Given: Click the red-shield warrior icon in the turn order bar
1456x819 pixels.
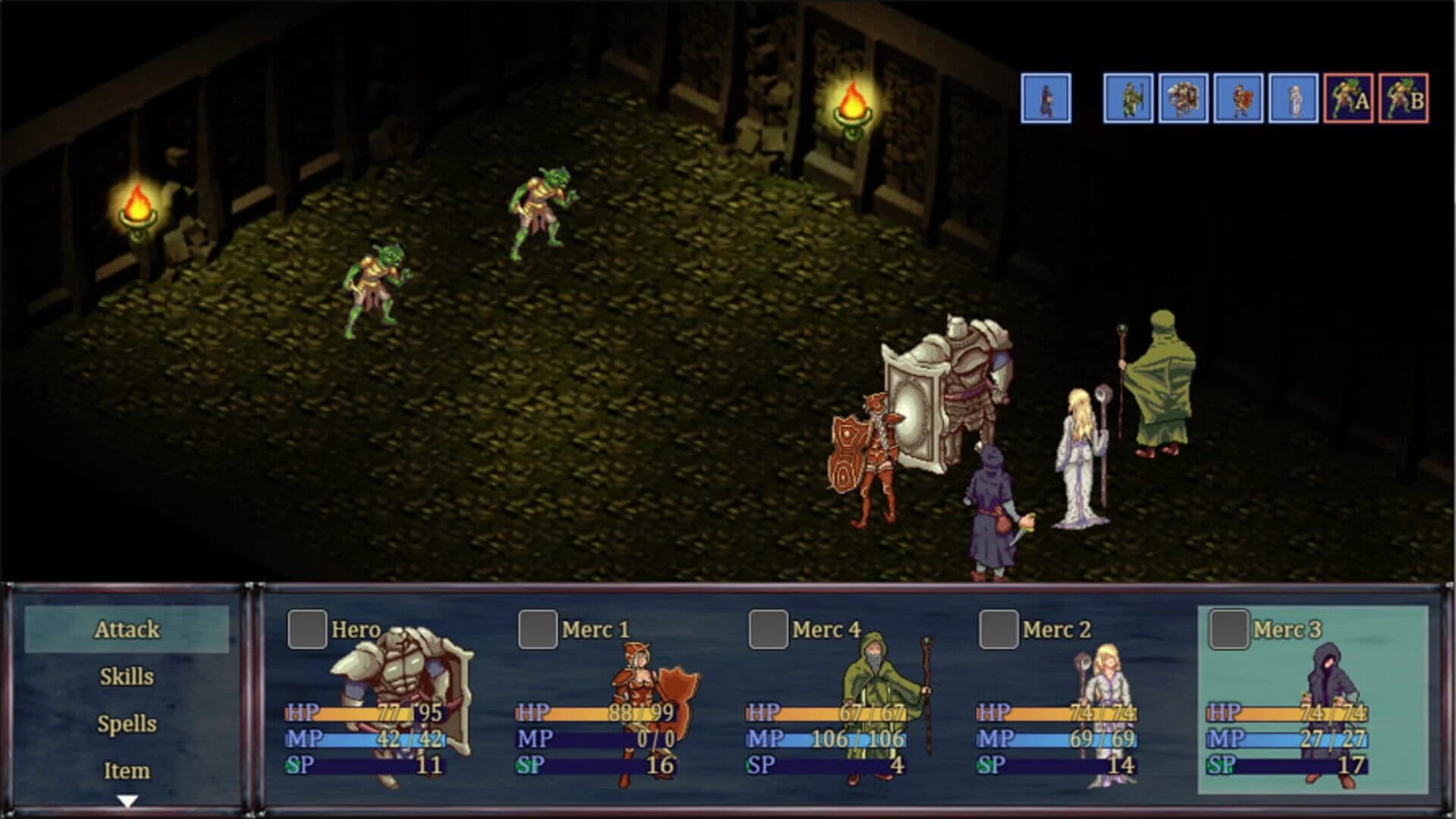Looking at the screenshot, I should [1237, 99].
